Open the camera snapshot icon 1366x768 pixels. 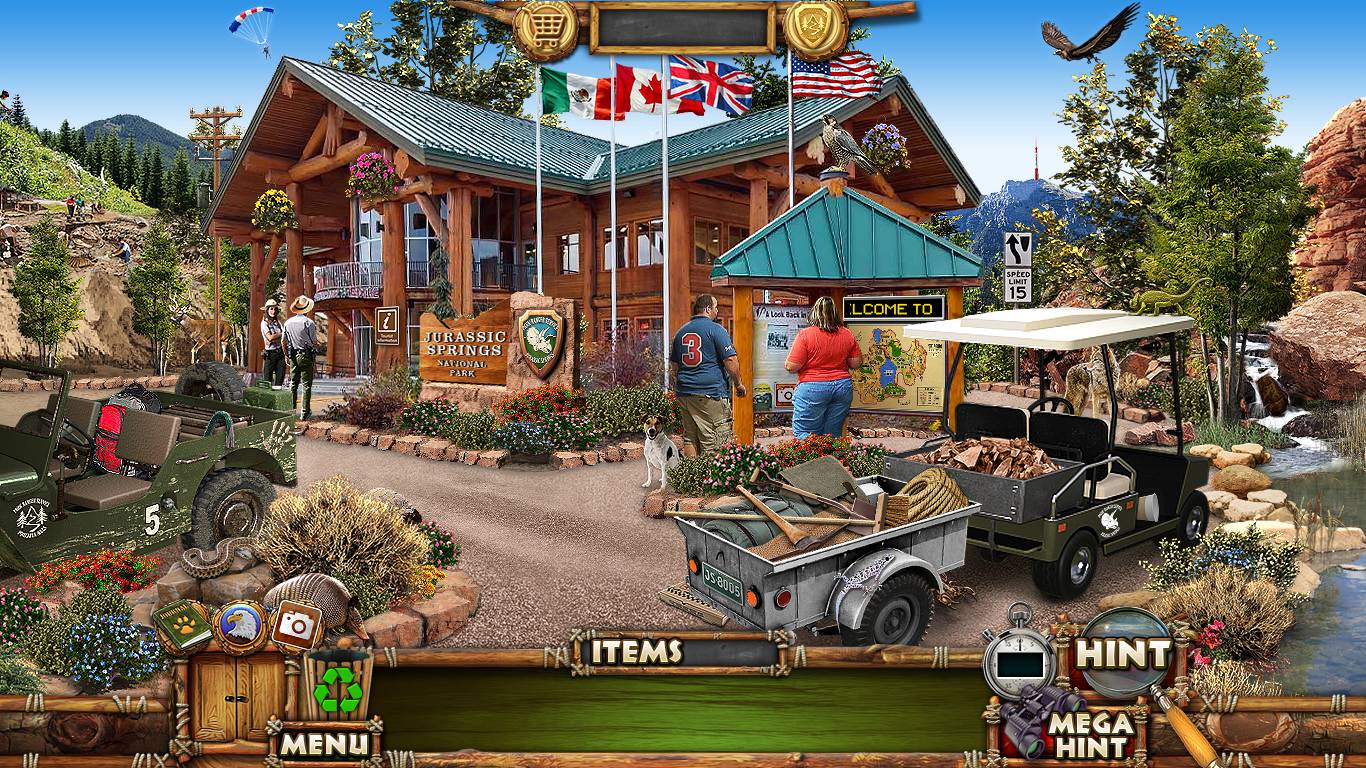pos(296,625)
